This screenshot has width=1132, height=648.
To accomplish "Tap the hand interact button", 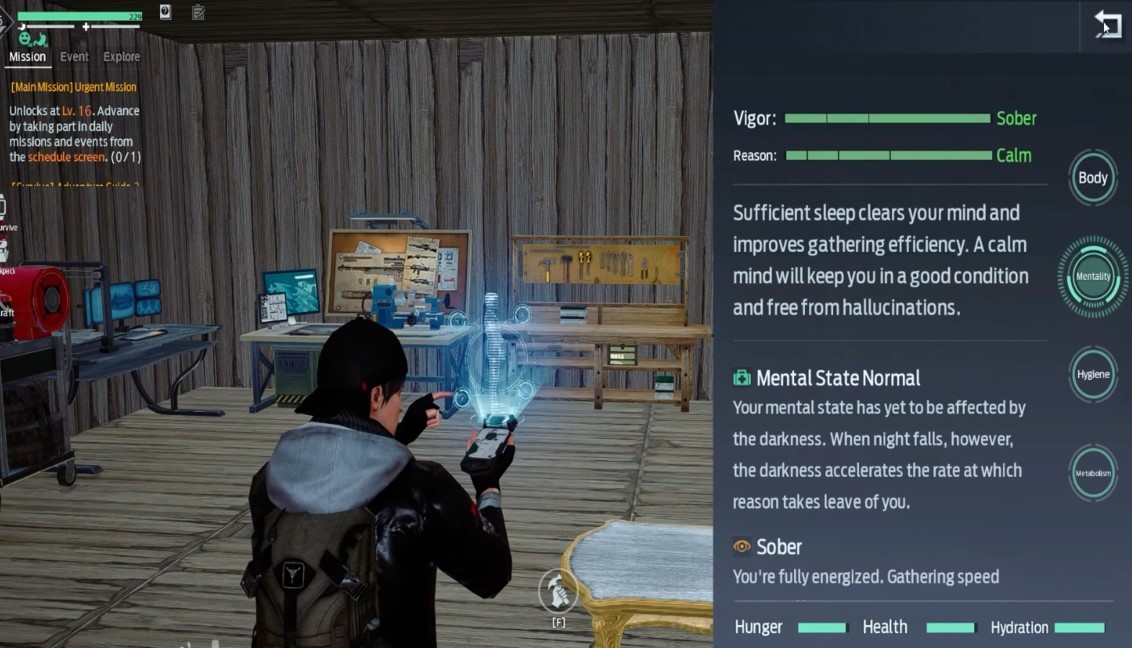I will [x=558, y=591].
